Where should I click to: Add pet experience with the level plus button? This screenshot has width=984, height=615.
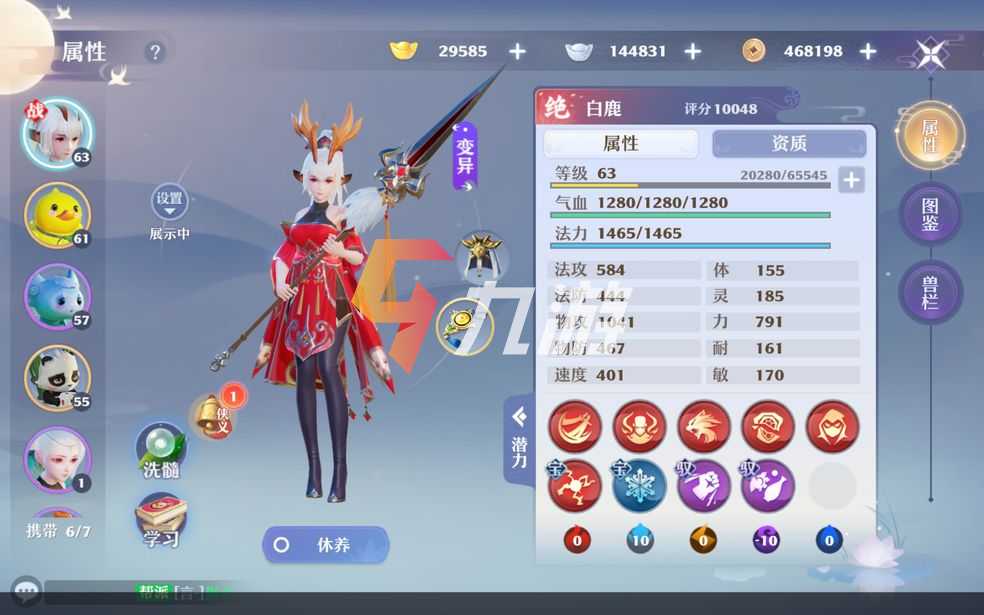(x=850, y=180)
